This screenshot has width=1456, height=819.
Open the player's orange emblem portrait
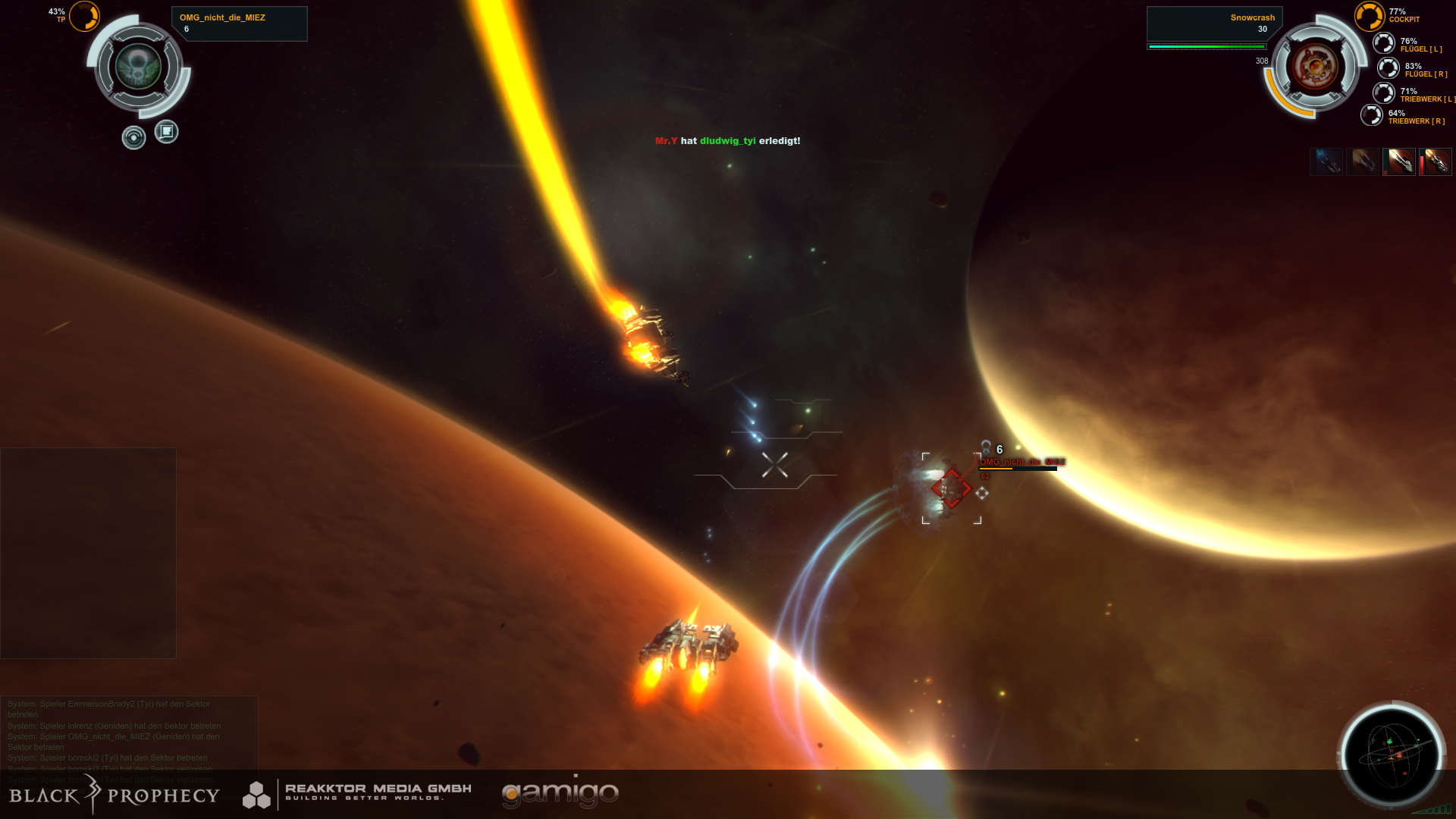(1315, 67)
